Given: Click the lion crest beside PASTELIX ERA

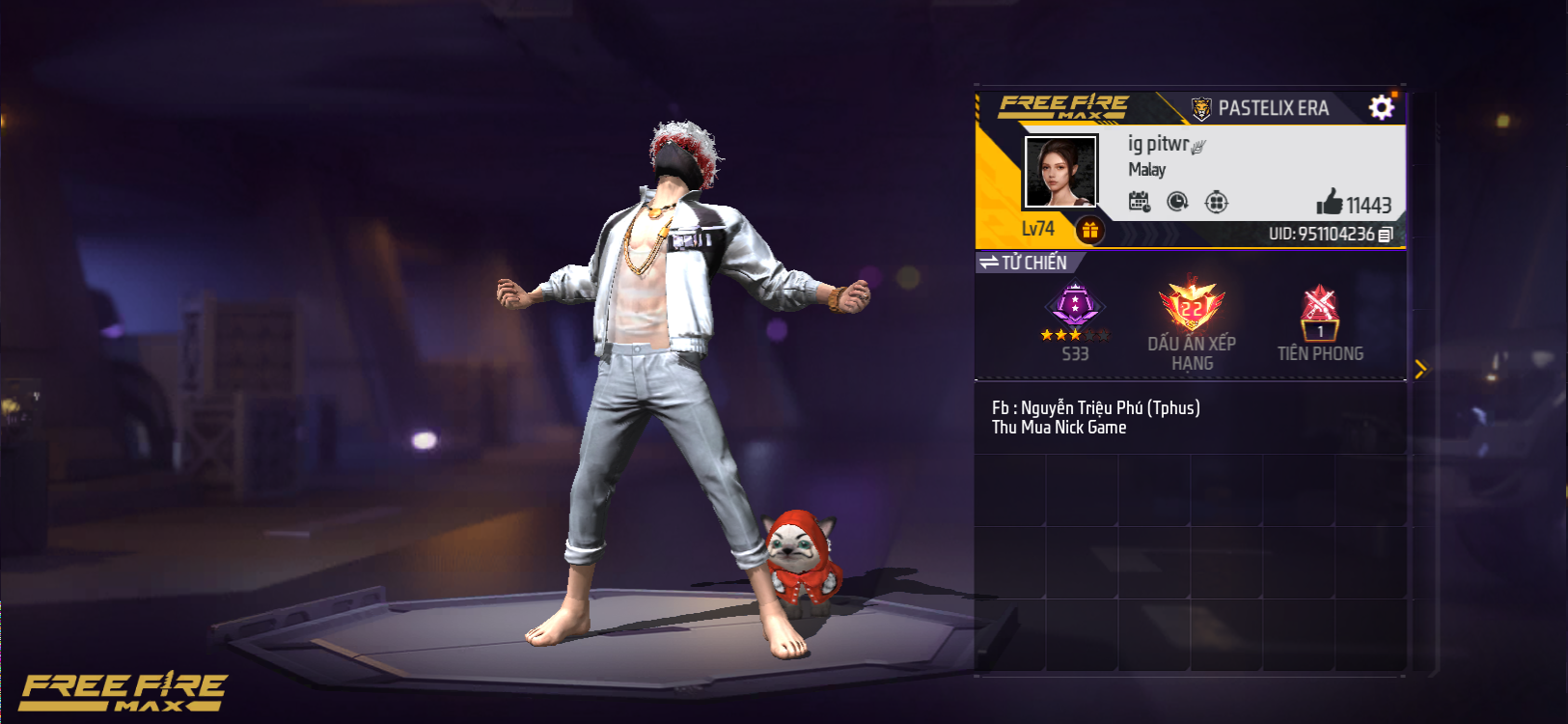Looking at the screenshot, I should coord(1199,107).
